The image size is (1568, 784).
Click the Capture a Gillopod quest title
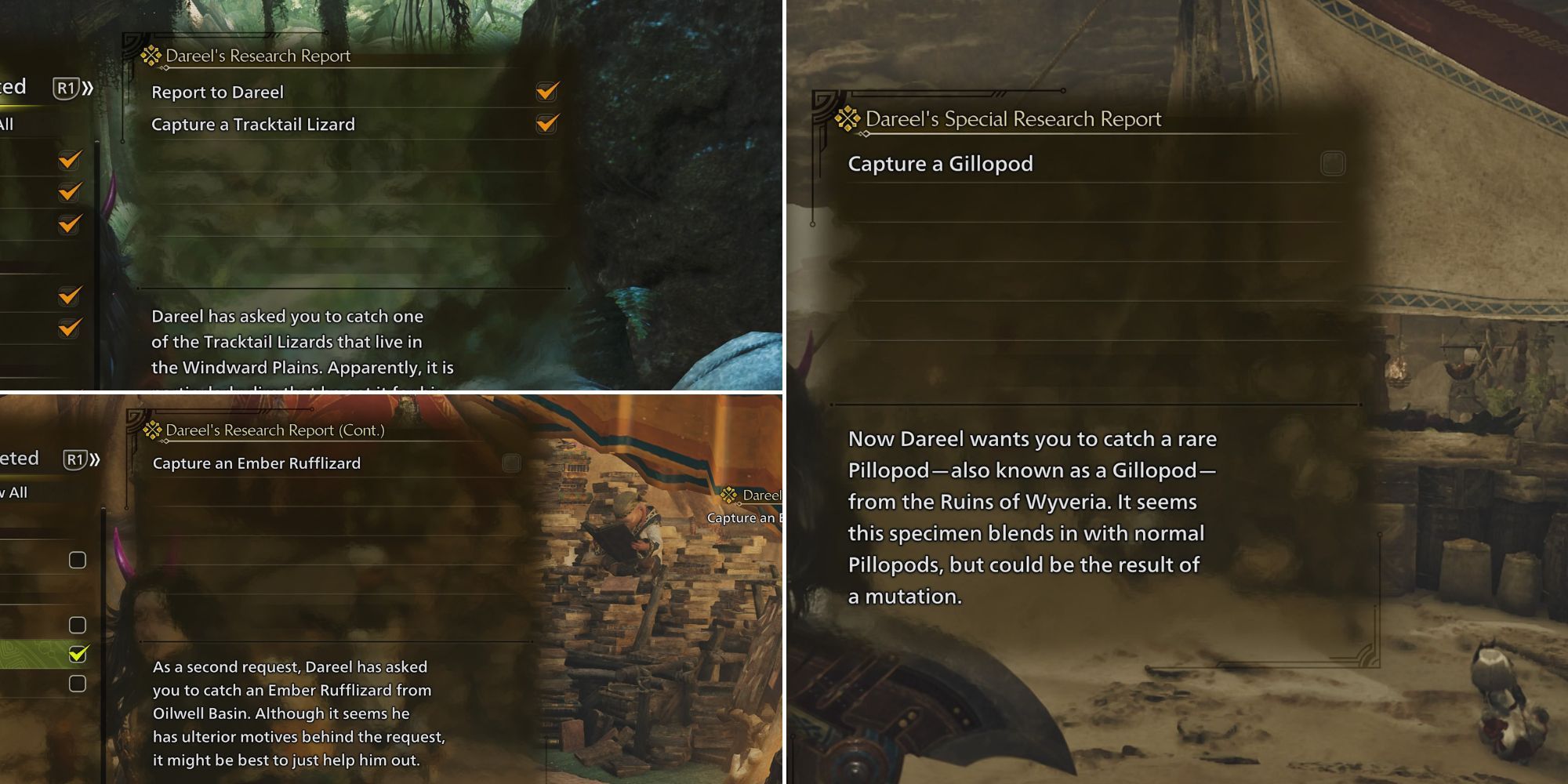tap(939, 164)
